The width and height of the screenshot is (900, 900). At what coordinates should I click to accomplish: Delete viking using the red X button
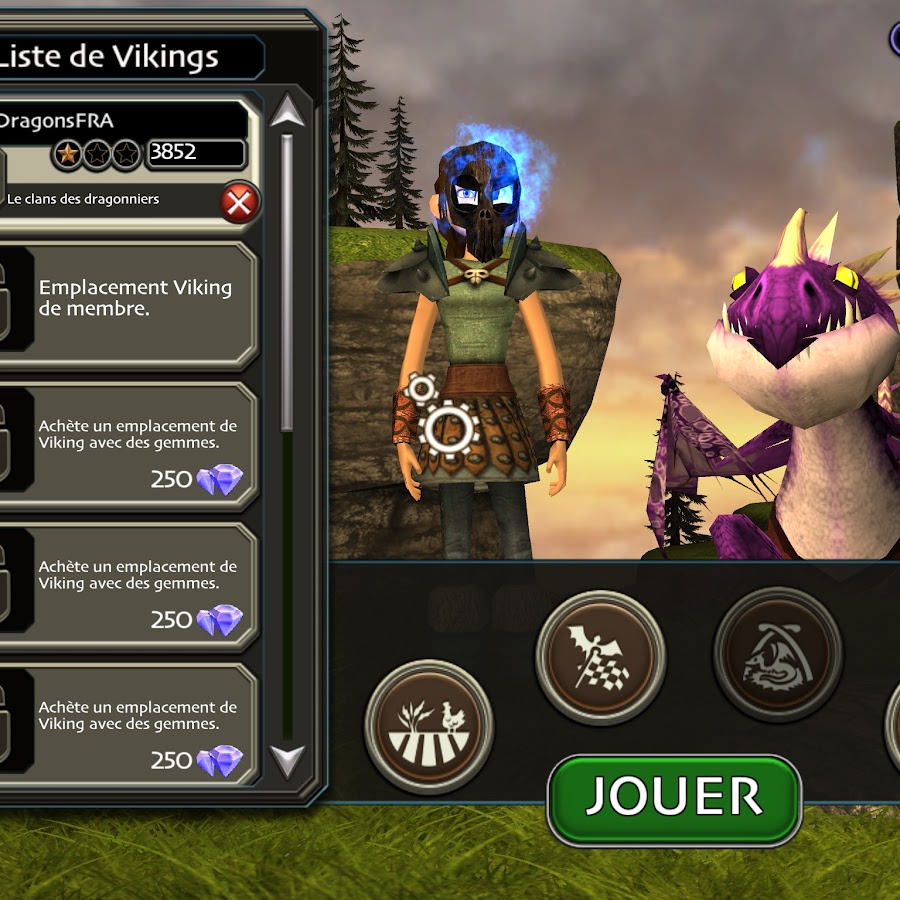(x=239, y=203)
